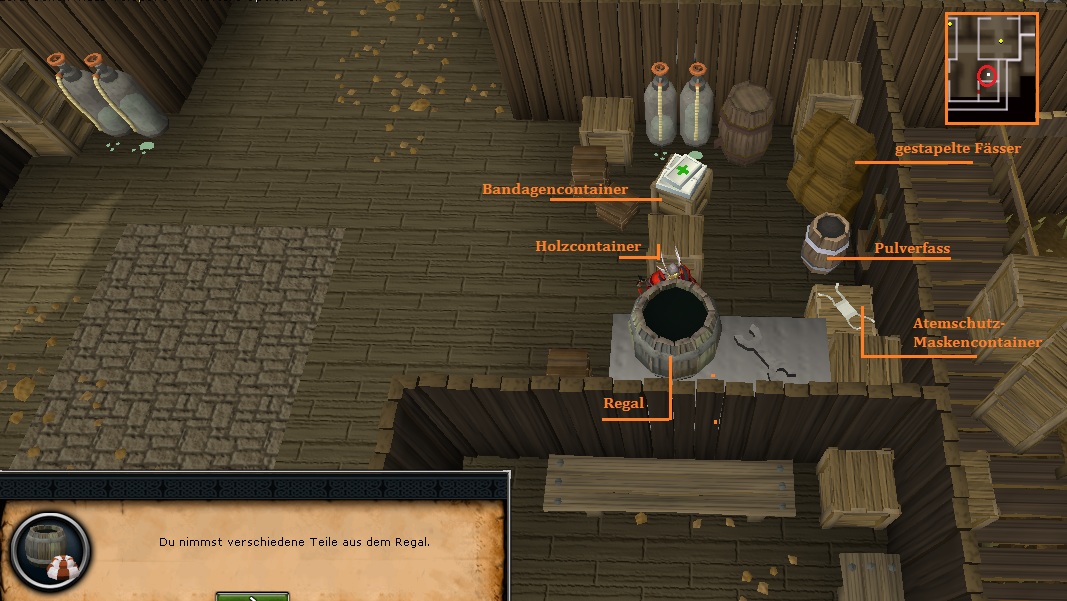1067x601 pixels.
Task: Click the green continue arrow button
Action: click(x=252, y=596)
